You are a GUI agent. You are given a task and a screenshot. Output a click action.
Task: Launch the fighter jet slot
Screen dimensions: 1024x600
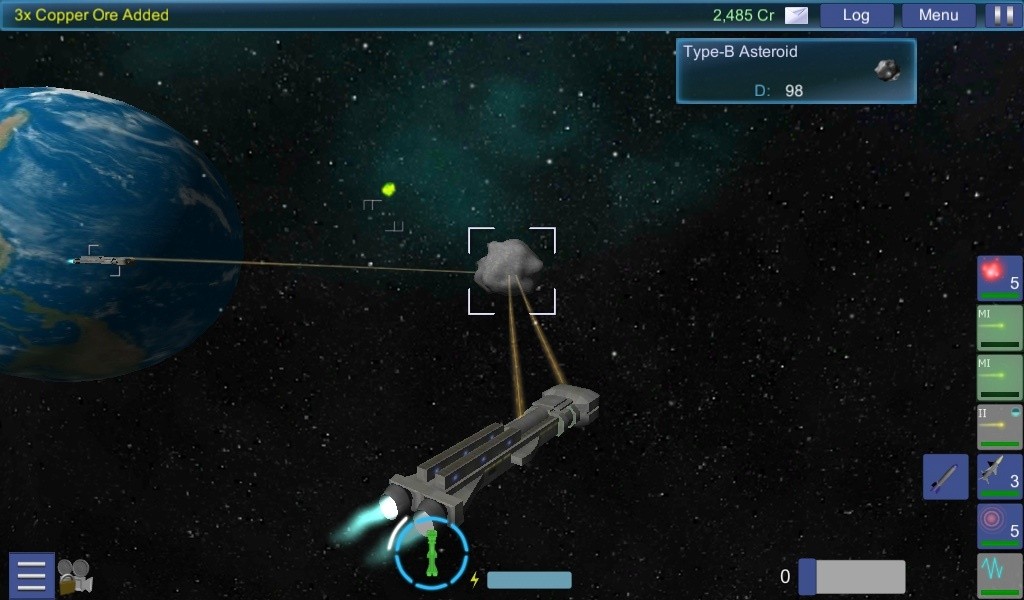click(999, 476)
